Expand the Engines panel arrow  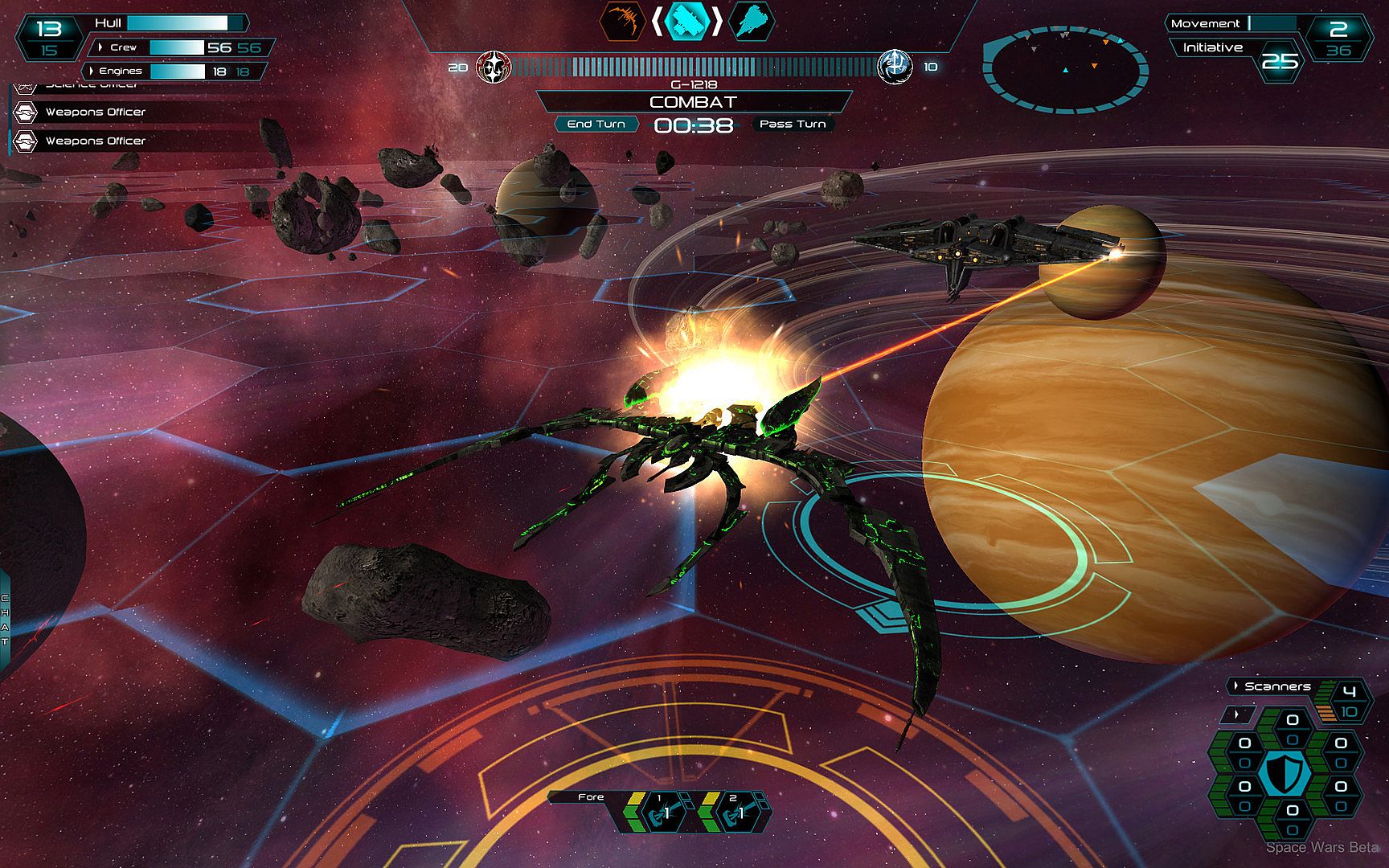[x=92, y=71]
